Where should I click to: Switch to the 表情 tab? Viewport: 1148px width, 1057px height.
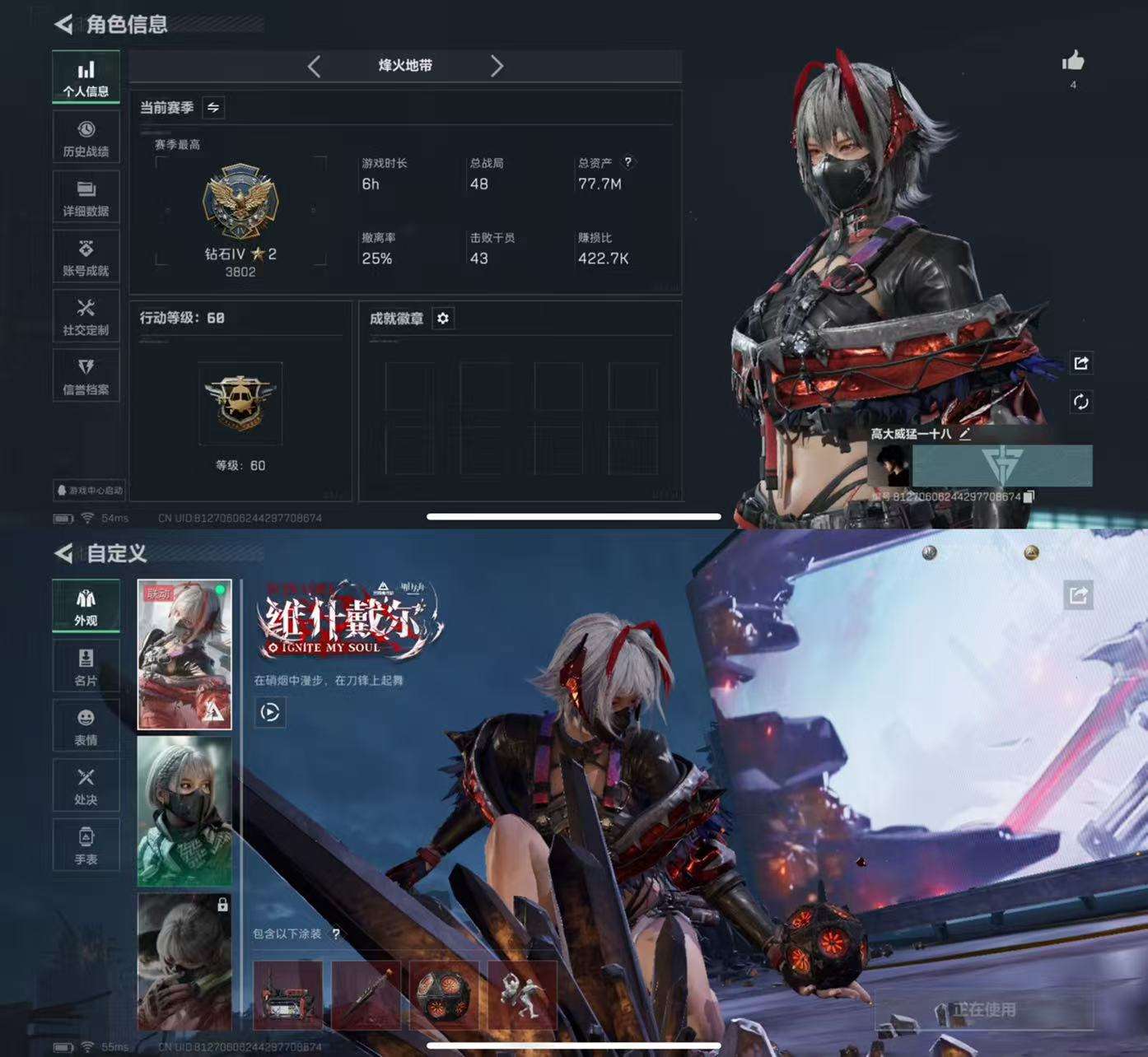click(x=86, y=724)
